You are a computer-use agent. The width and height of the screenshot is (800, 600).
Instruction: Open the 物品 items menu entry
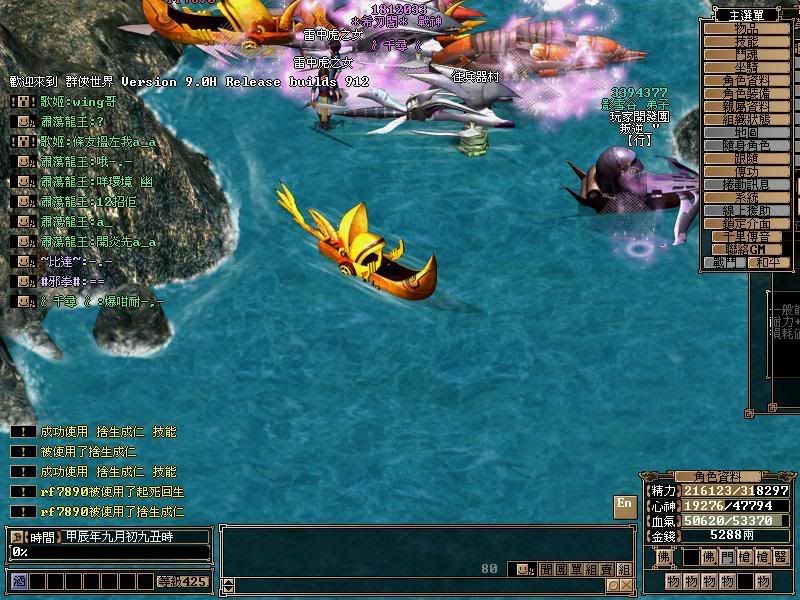(x=747, y=29)
